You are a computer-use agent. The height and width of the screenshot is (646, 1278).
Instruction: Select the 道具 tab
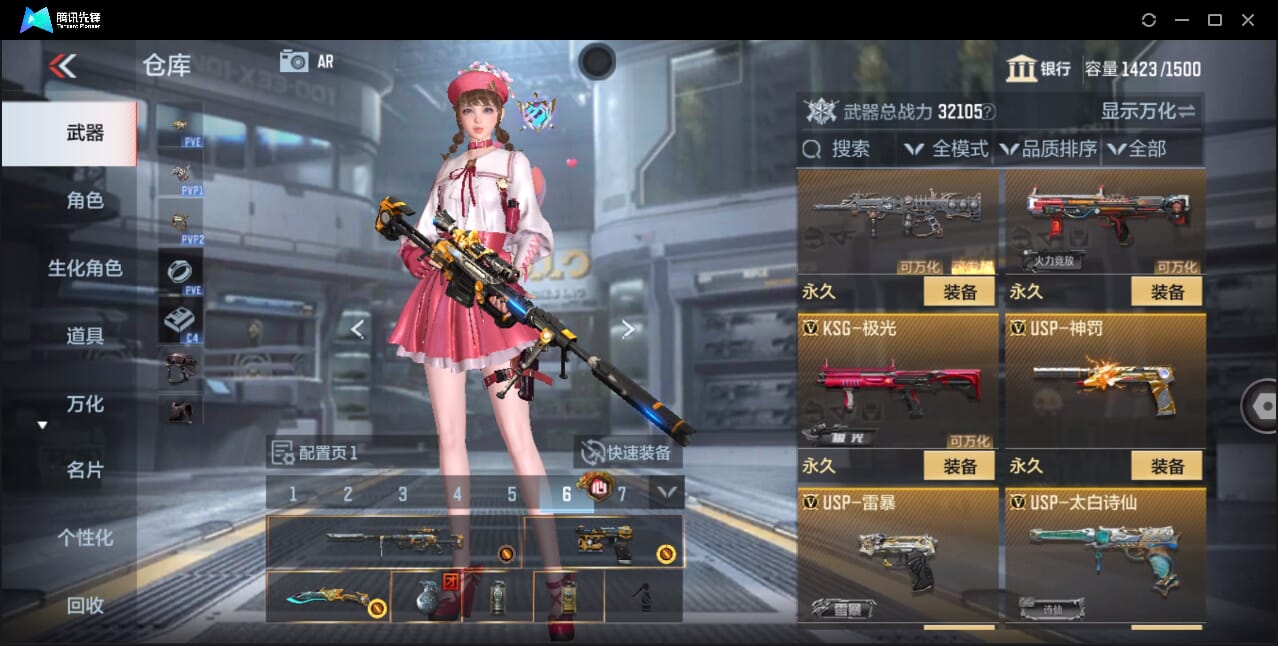click(x=85, y=336)
